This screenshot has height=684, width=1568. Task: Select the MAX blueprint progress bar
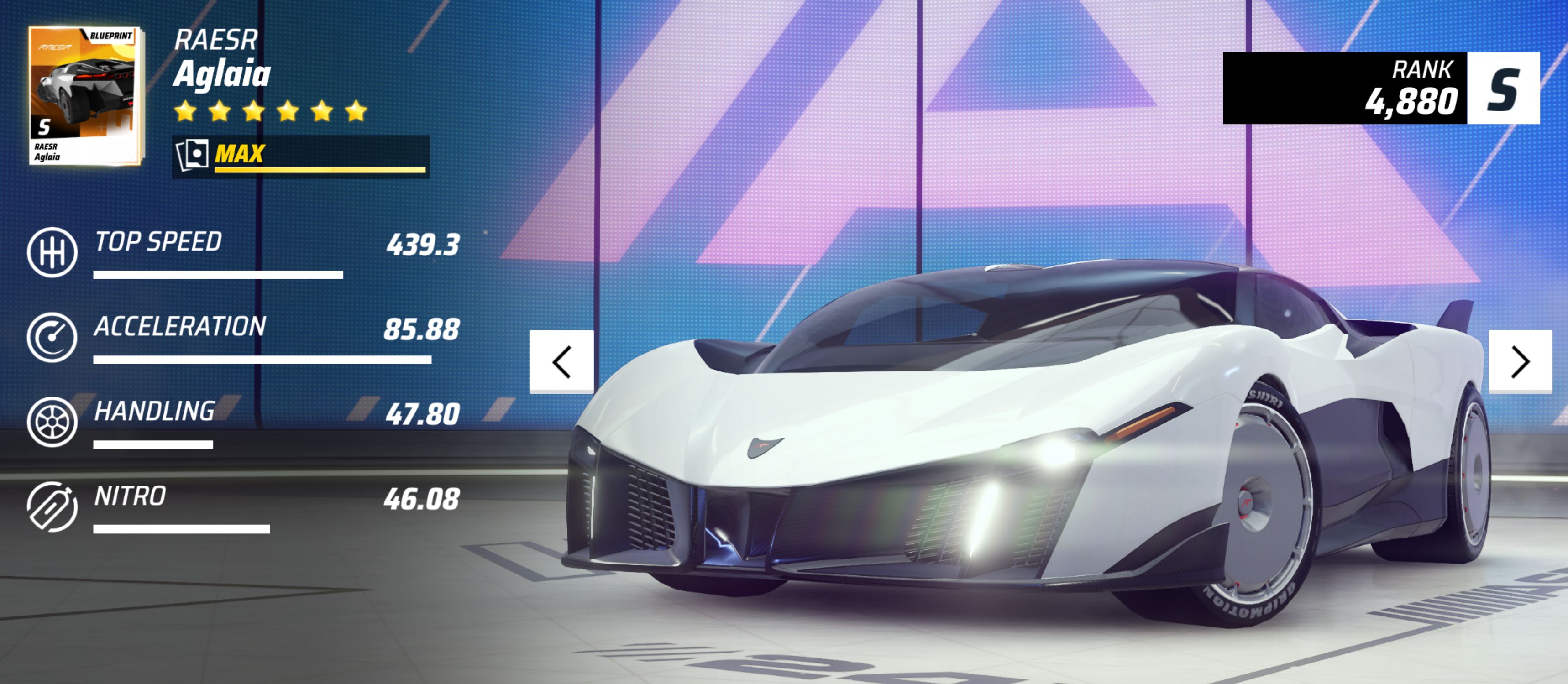[301, 157]
